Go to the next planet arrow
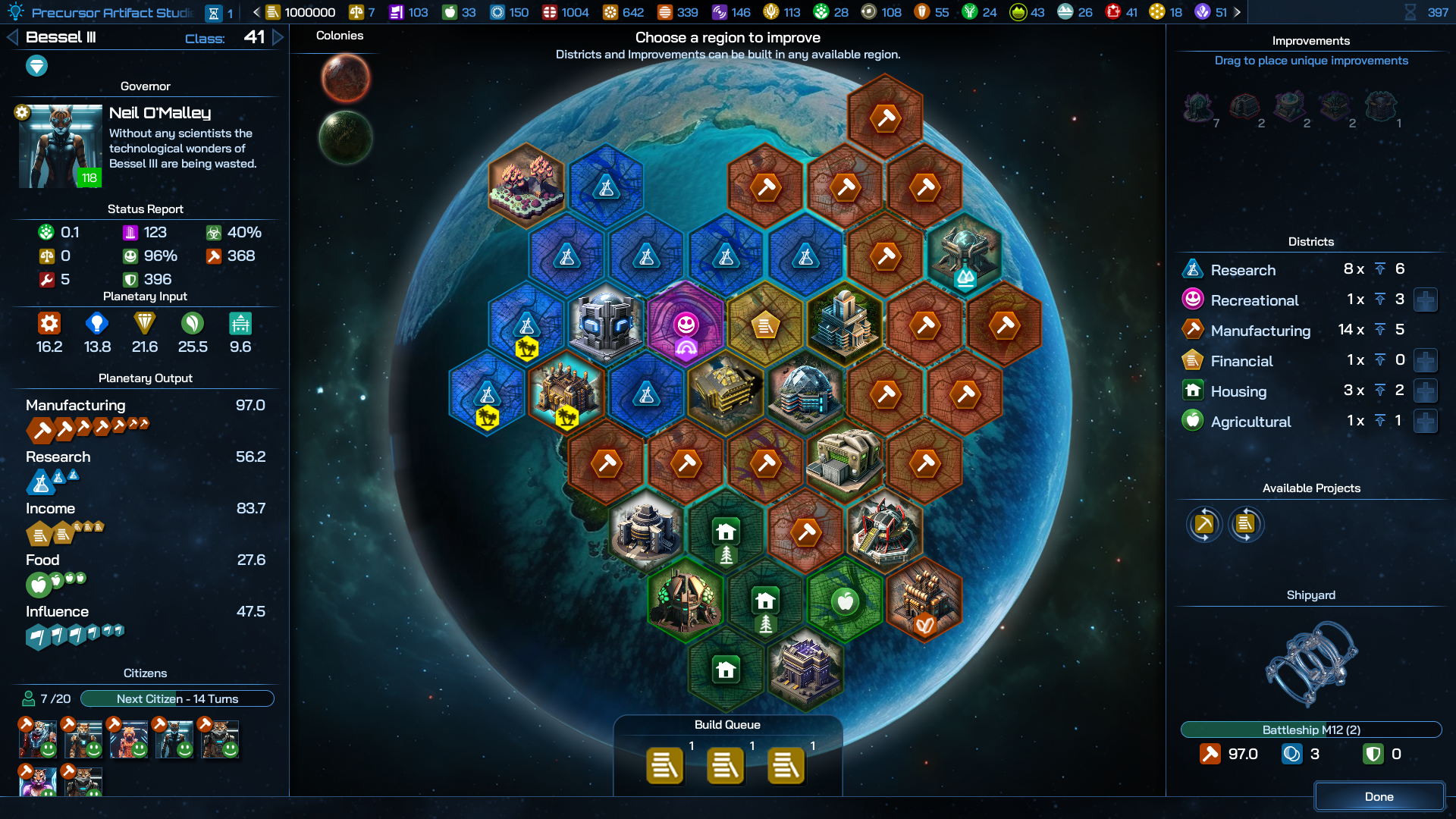Screen dimensions: 1456x819 click(x=278, y=37)
